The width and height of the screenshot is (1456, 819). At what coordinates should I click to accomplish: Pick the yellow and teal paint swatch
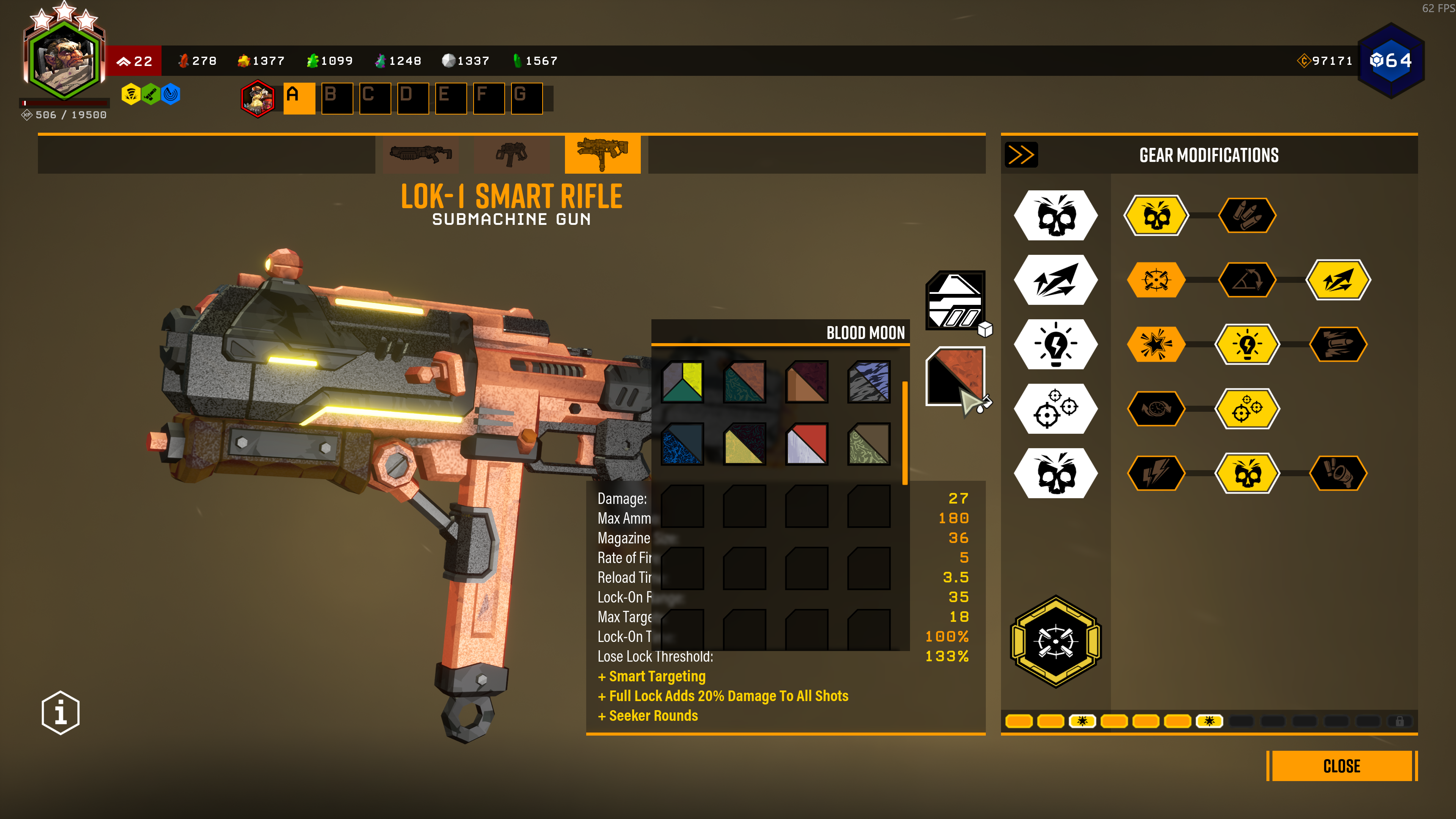tap(682, 381)
